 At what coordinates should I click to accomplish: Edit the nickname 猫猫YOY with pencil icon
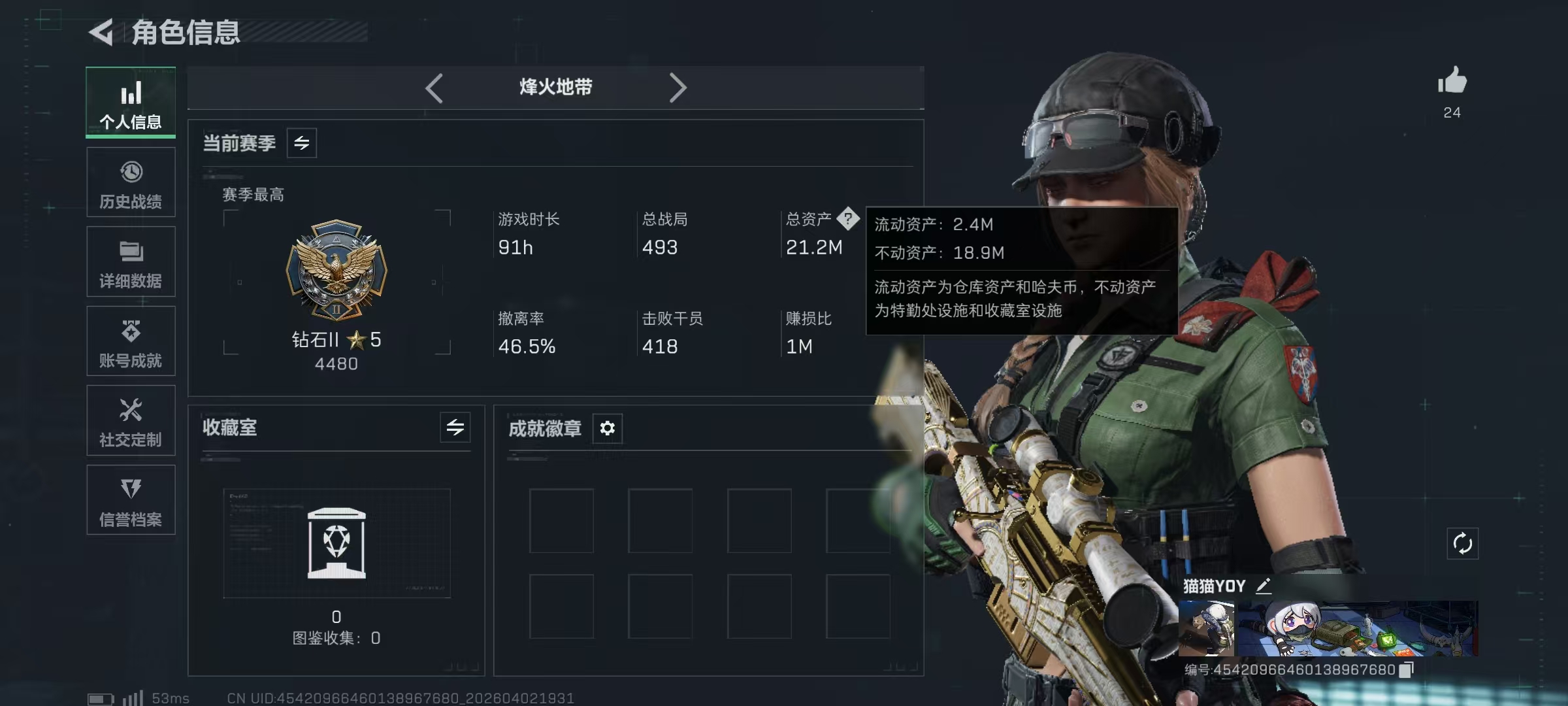[x=1263, y=586]
